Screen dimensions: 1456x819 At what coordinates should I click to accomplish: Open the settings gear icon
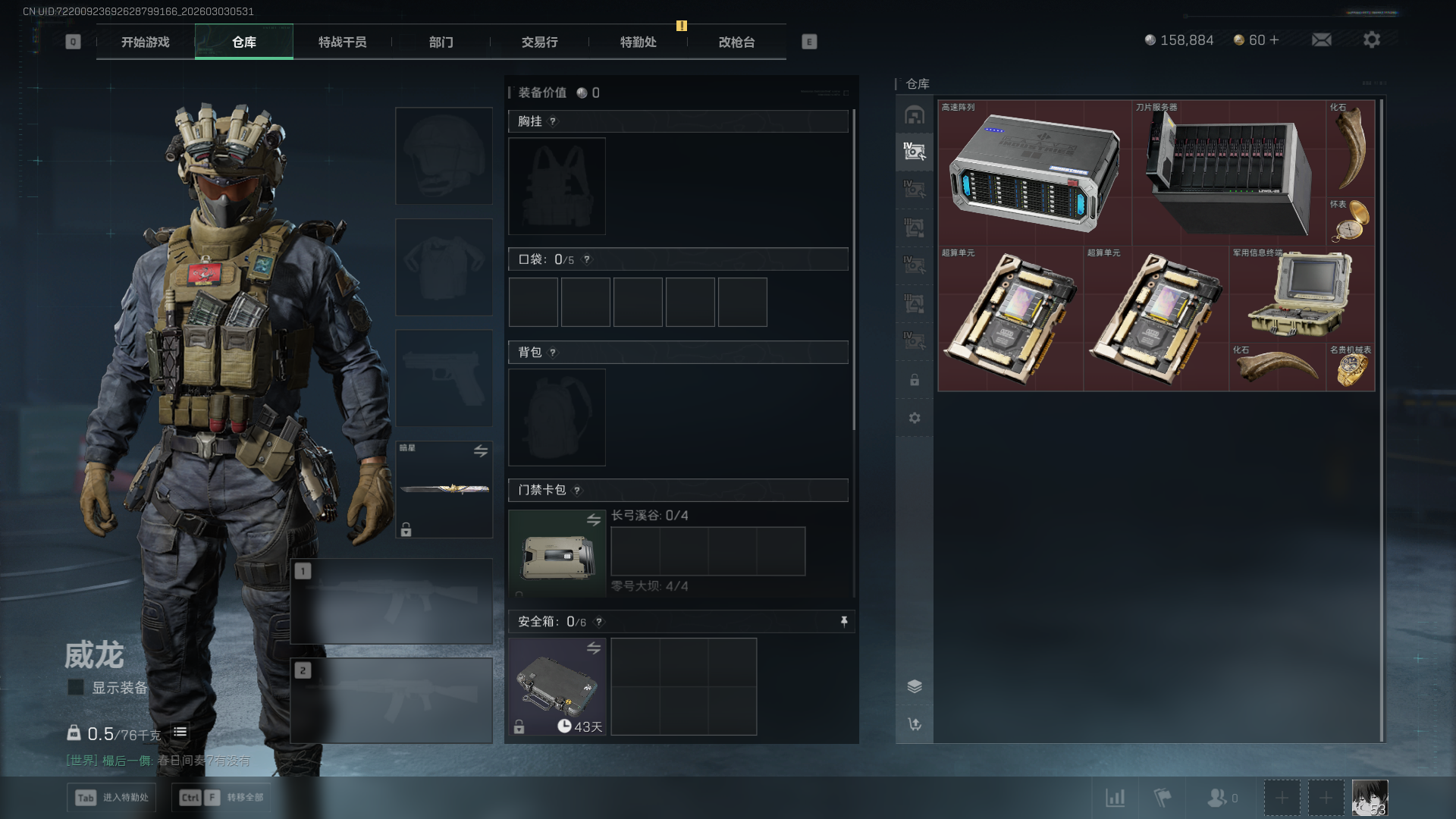click(1371, 40)
